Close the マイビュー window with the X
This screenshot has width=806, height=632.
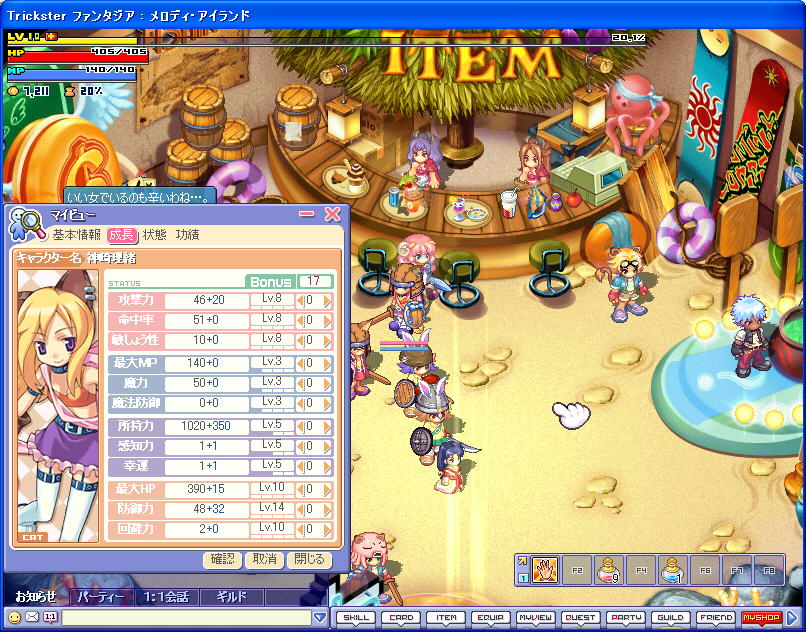pos(333,214)
